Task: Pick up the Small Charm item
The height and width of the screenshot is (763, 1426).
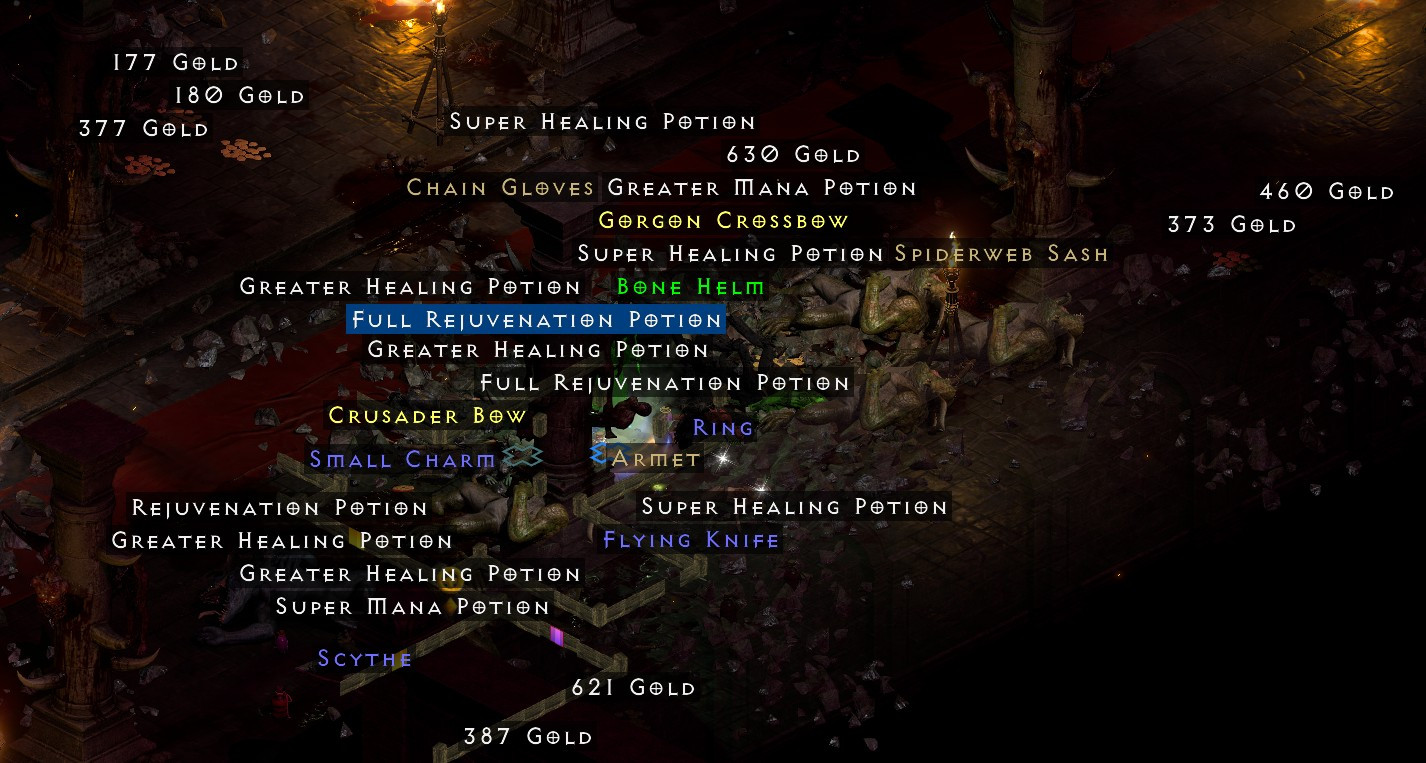Action: point(402,459)
